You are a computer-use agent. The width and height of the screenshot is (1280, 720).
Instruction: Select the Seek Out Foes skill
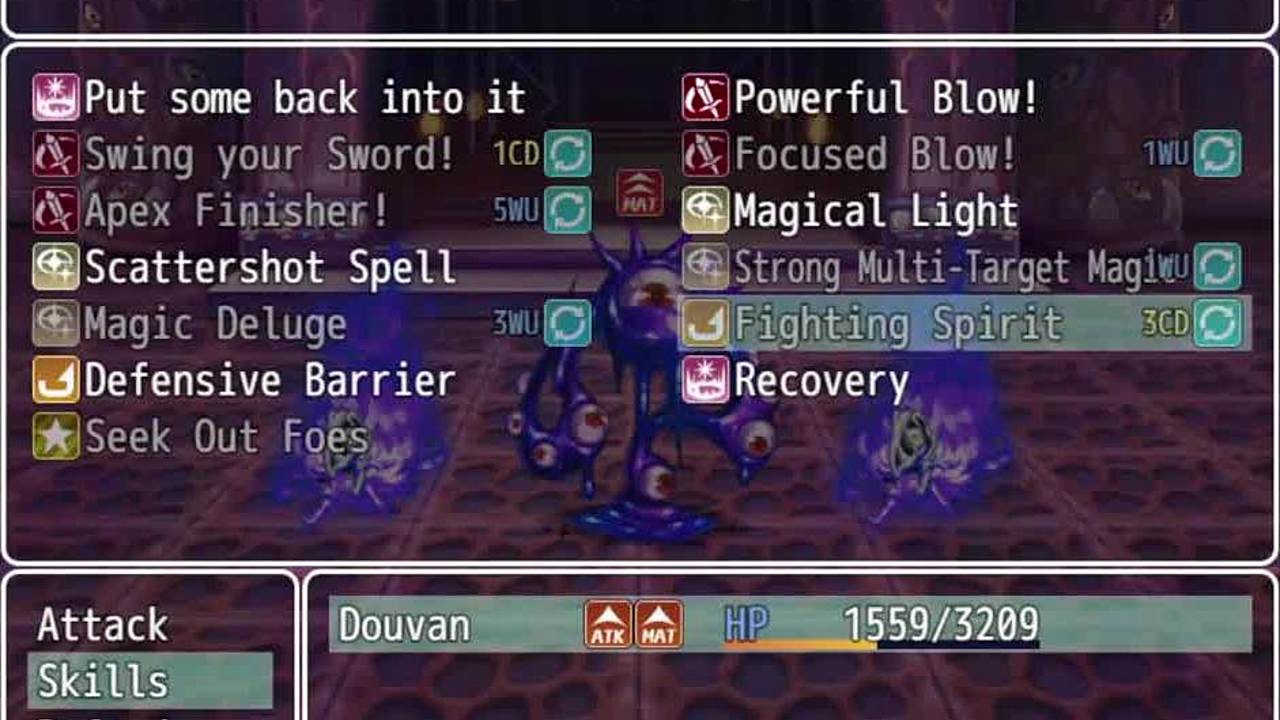227,437
